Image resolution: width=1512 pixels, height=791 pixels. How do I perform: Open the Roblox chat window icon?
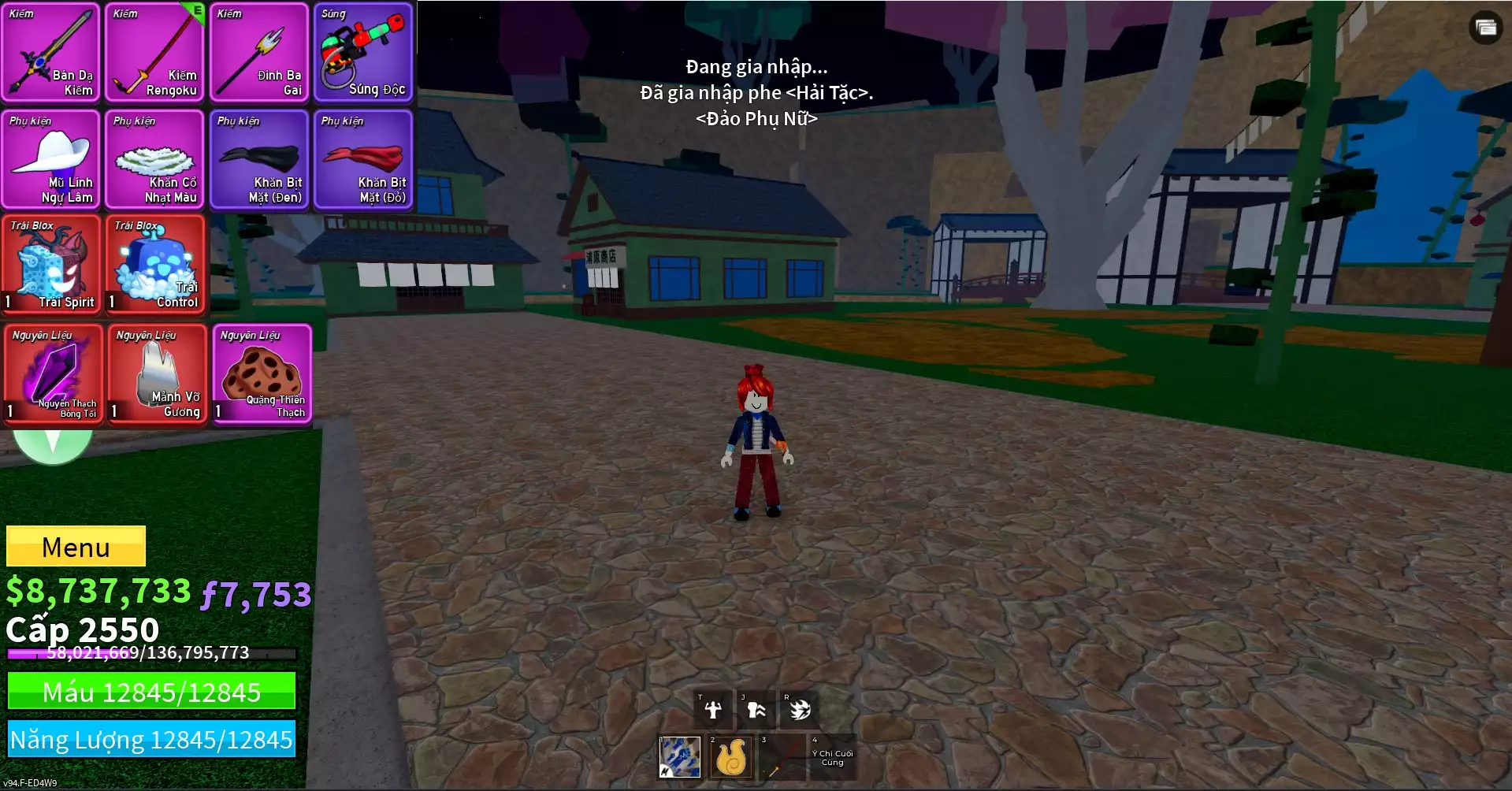click(x=1485, y=28)
